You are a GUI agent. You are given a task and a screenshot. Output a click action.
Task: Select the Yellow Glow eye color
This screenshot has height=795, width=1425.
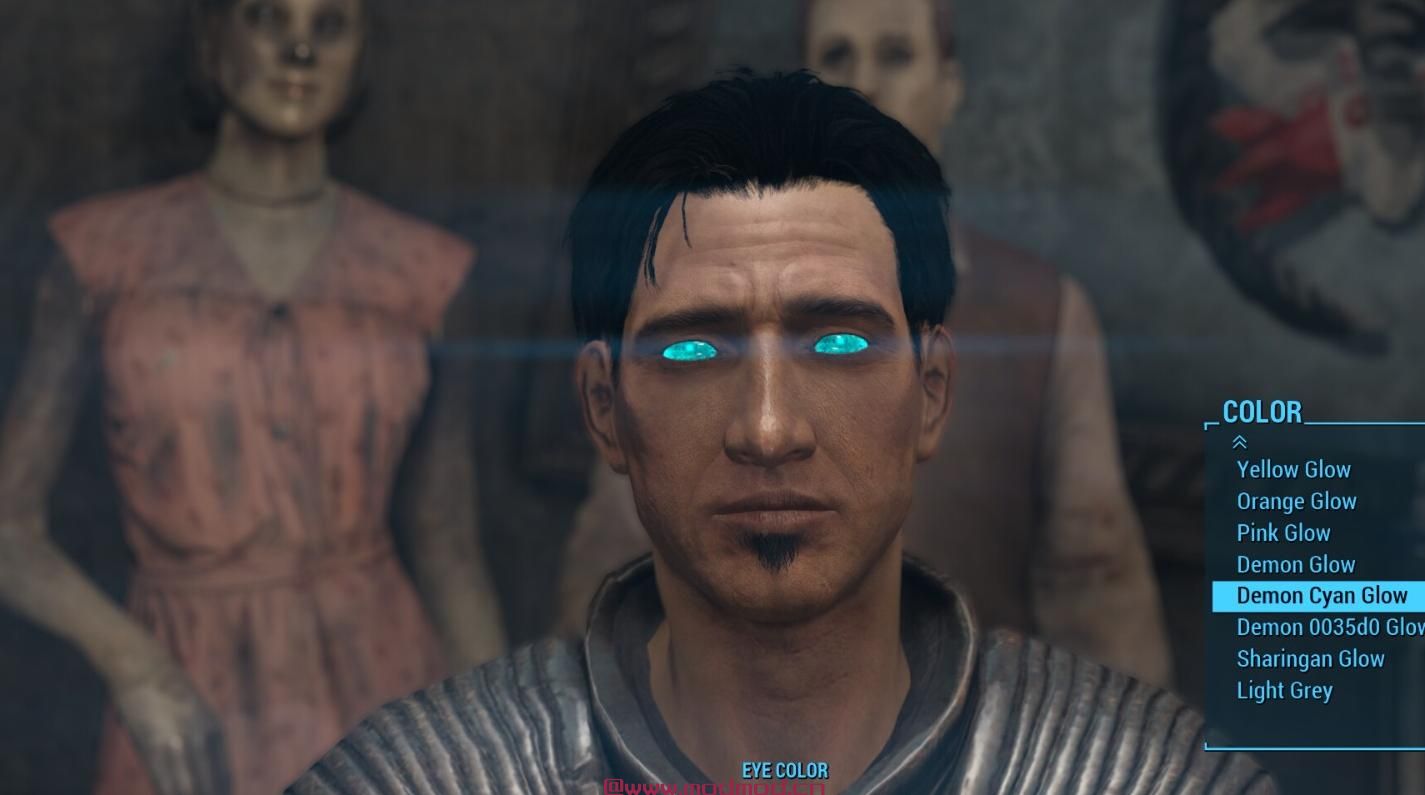[1293, 469]
